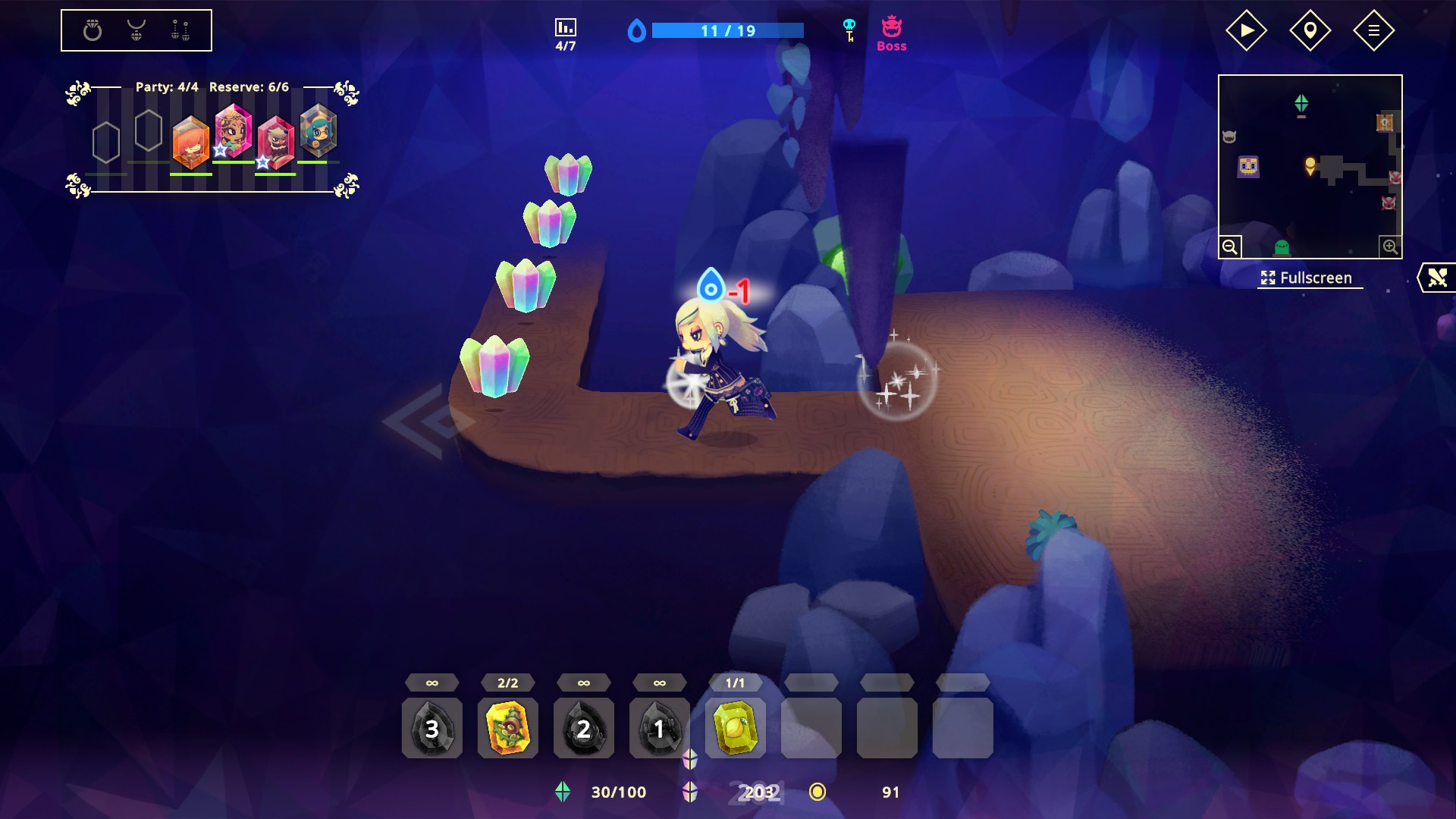
Task: Click the Boss indicator icon
Action: (x=892, y=33)
